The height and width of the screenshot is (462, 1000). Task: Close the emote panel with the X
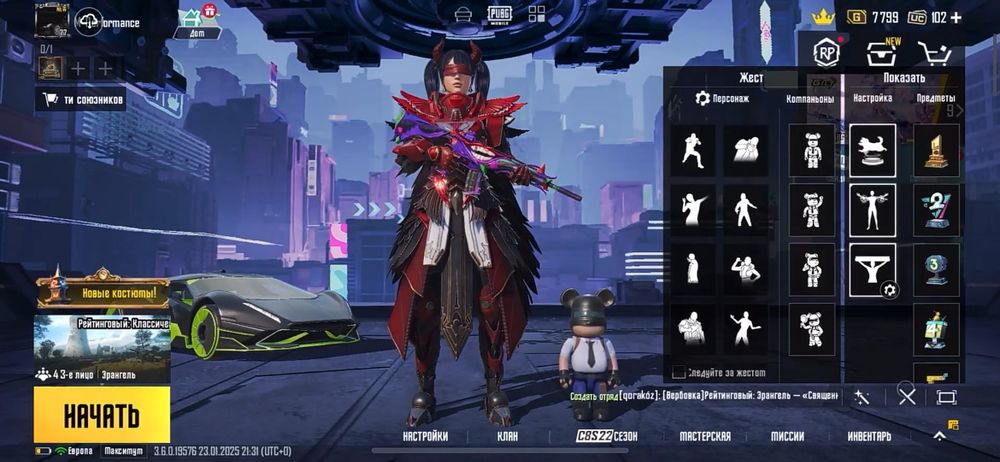[x=907, y=396]
